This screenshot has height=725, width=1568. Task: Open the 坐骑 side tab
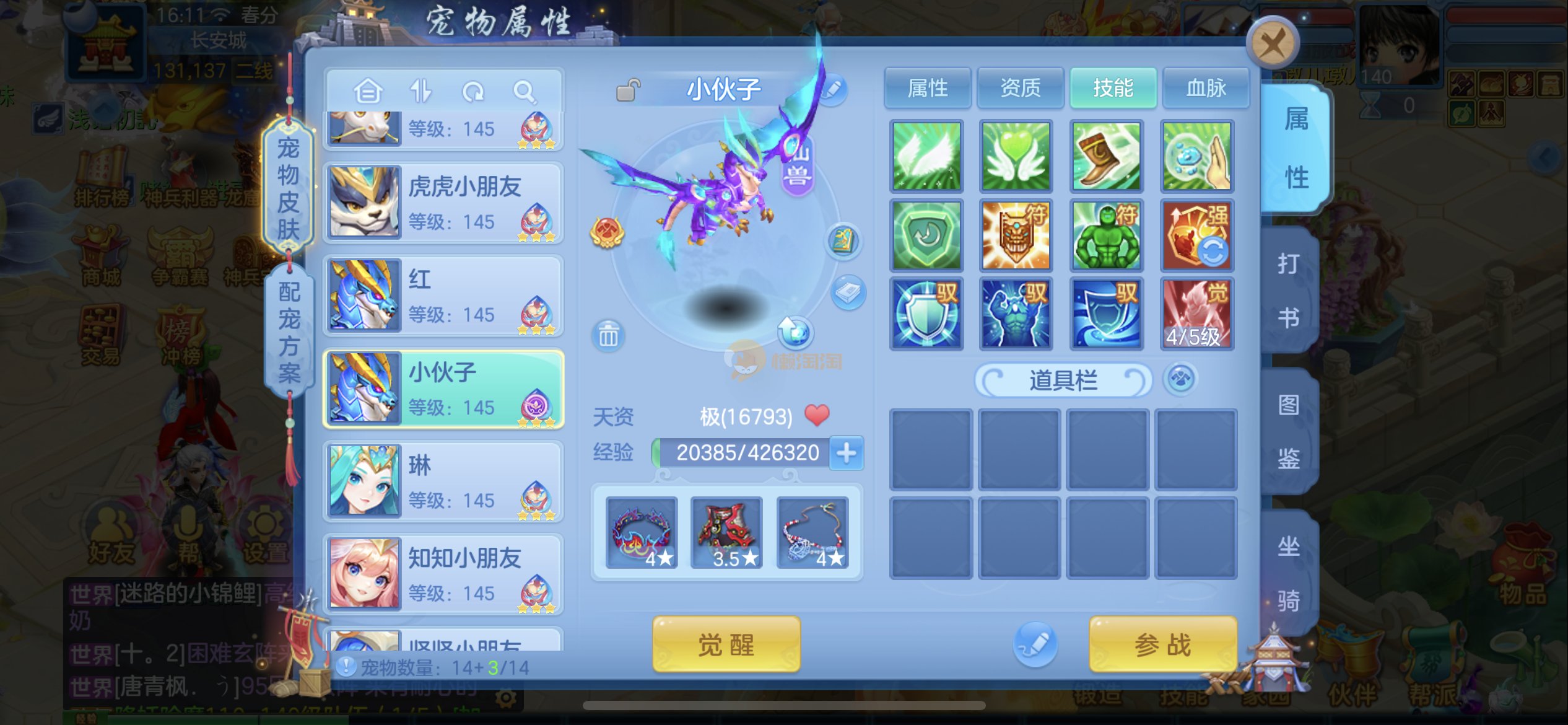1289,573
